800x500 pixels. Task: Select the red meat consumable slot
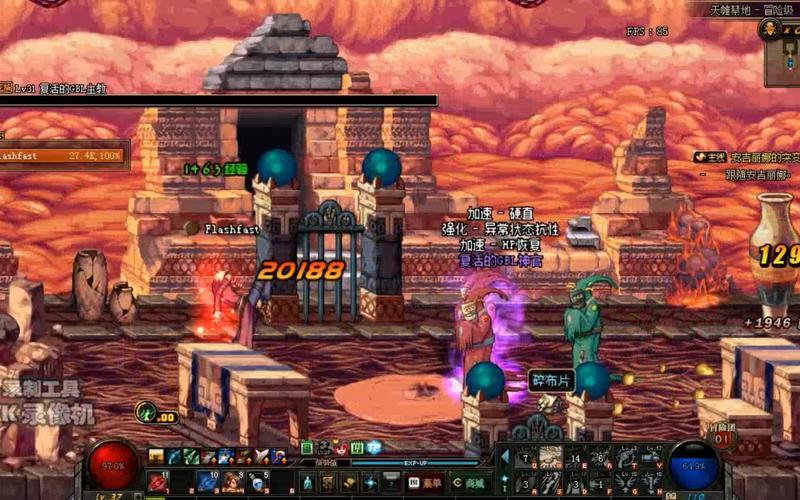click(158, 481)
